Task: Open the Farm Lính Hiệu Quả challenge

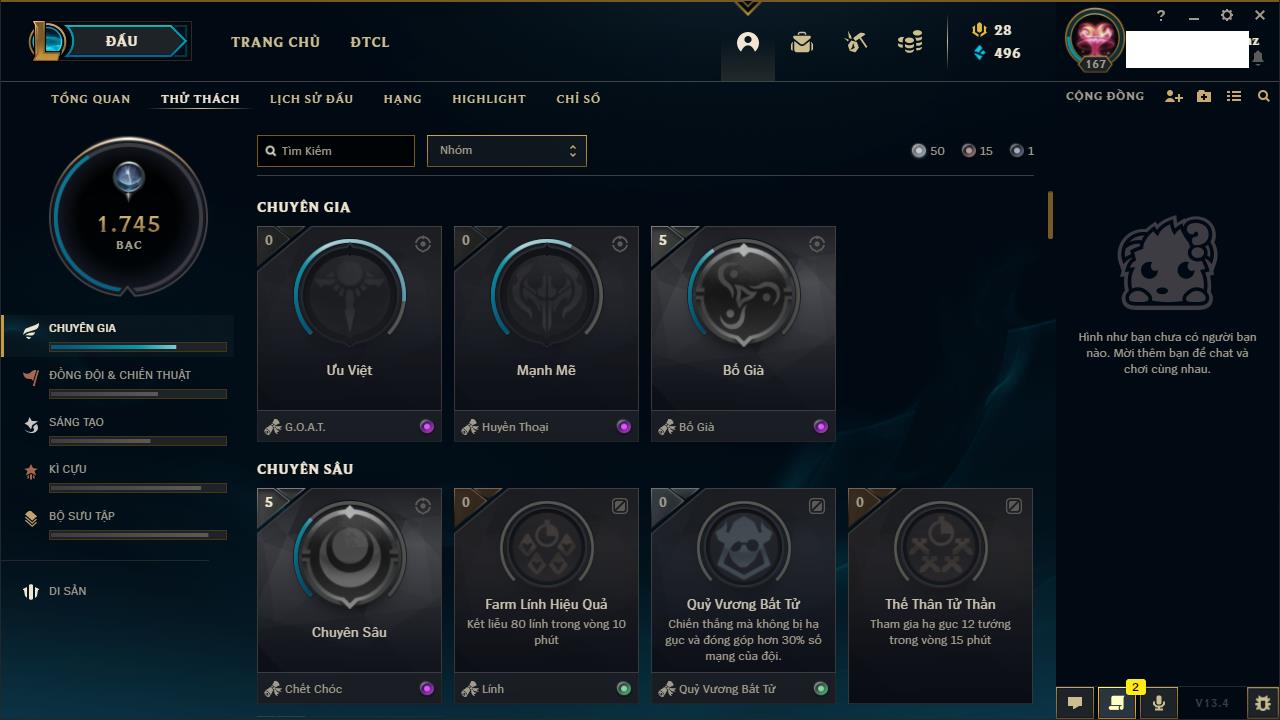Action: [x=546, y=580]
